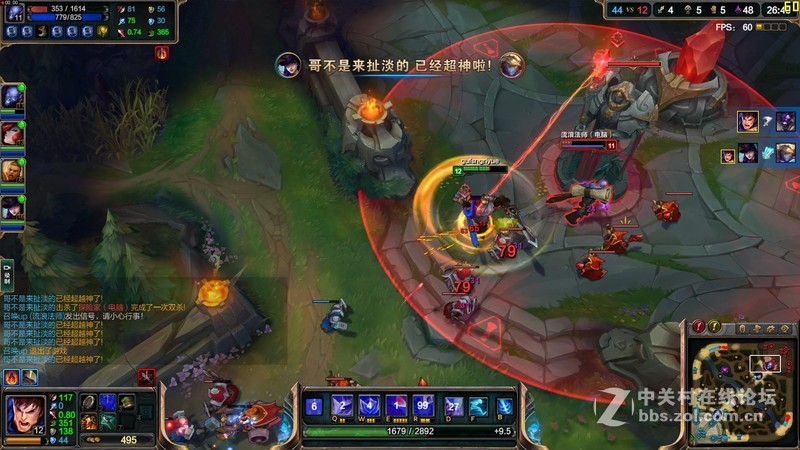Image resolution: width=800 pixels, height=450 pixels.
Task: Trigger the R ultimate ability
Action: [422, 406]
